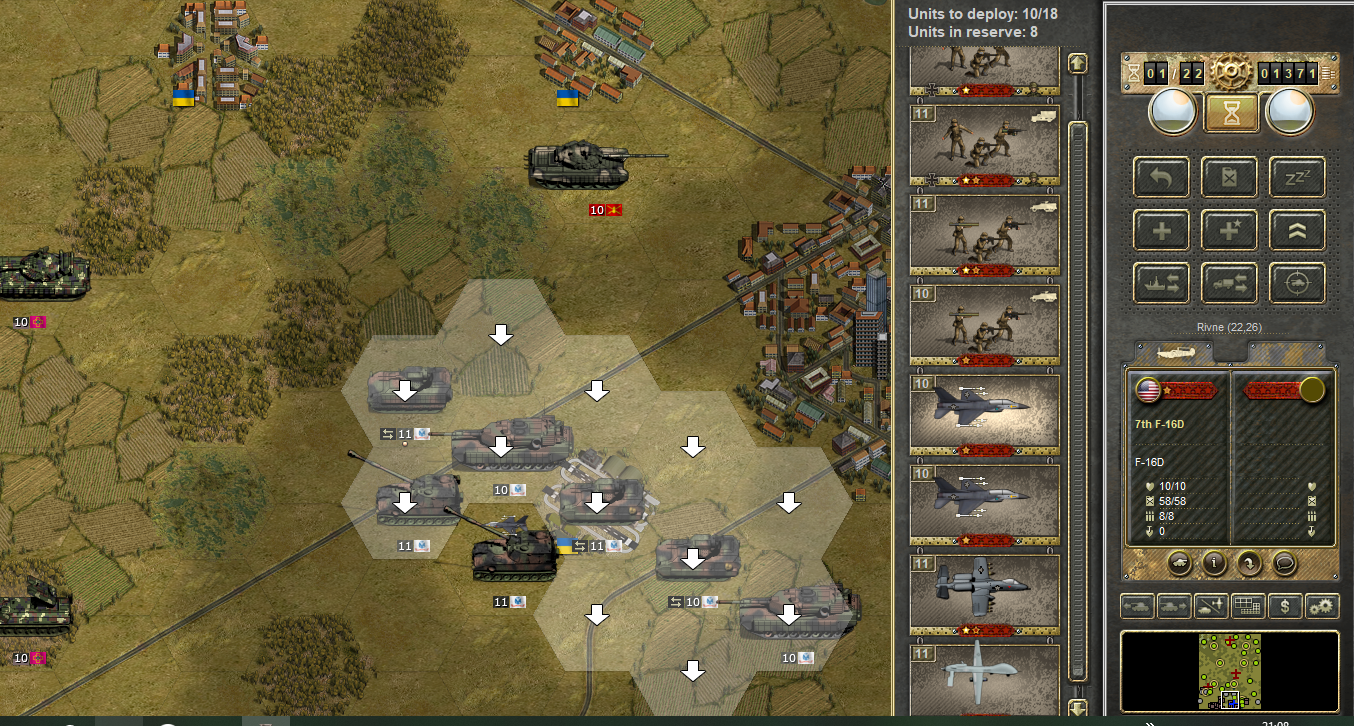The width and height of the screenshot is (1354, 726).
Task: Activate the tank crosshair target button
Action: tap(1297, 283)
